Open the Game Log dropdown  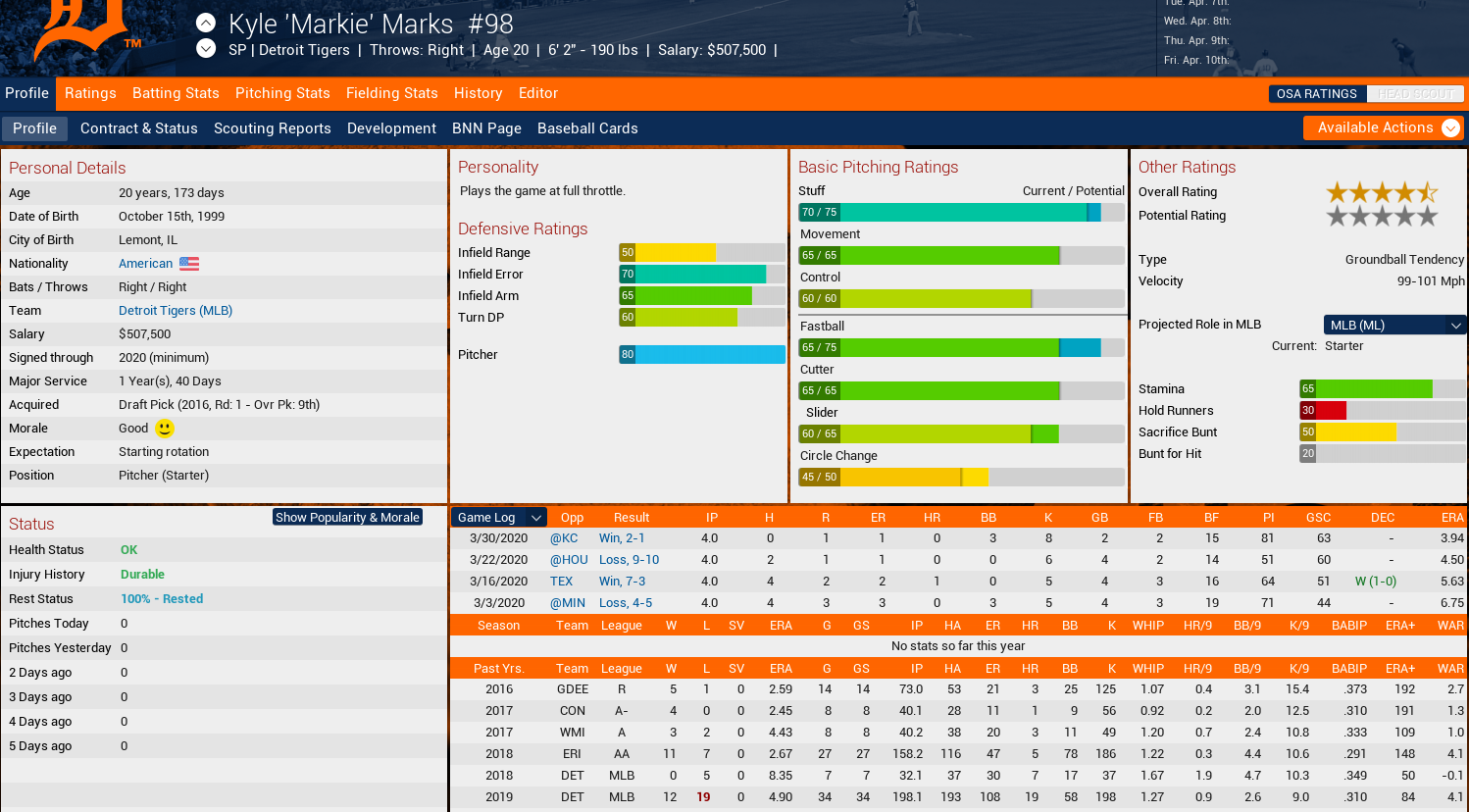point(498,517)
